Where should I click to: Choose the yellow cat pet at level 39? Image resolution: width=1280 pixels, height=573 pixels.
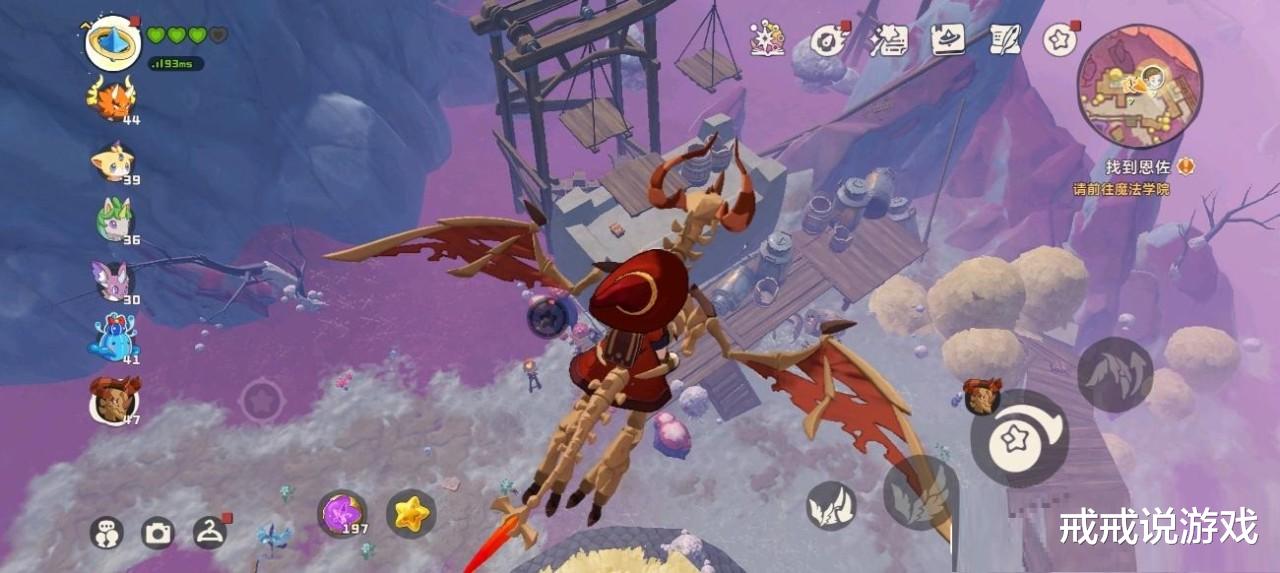click(113, 160)
